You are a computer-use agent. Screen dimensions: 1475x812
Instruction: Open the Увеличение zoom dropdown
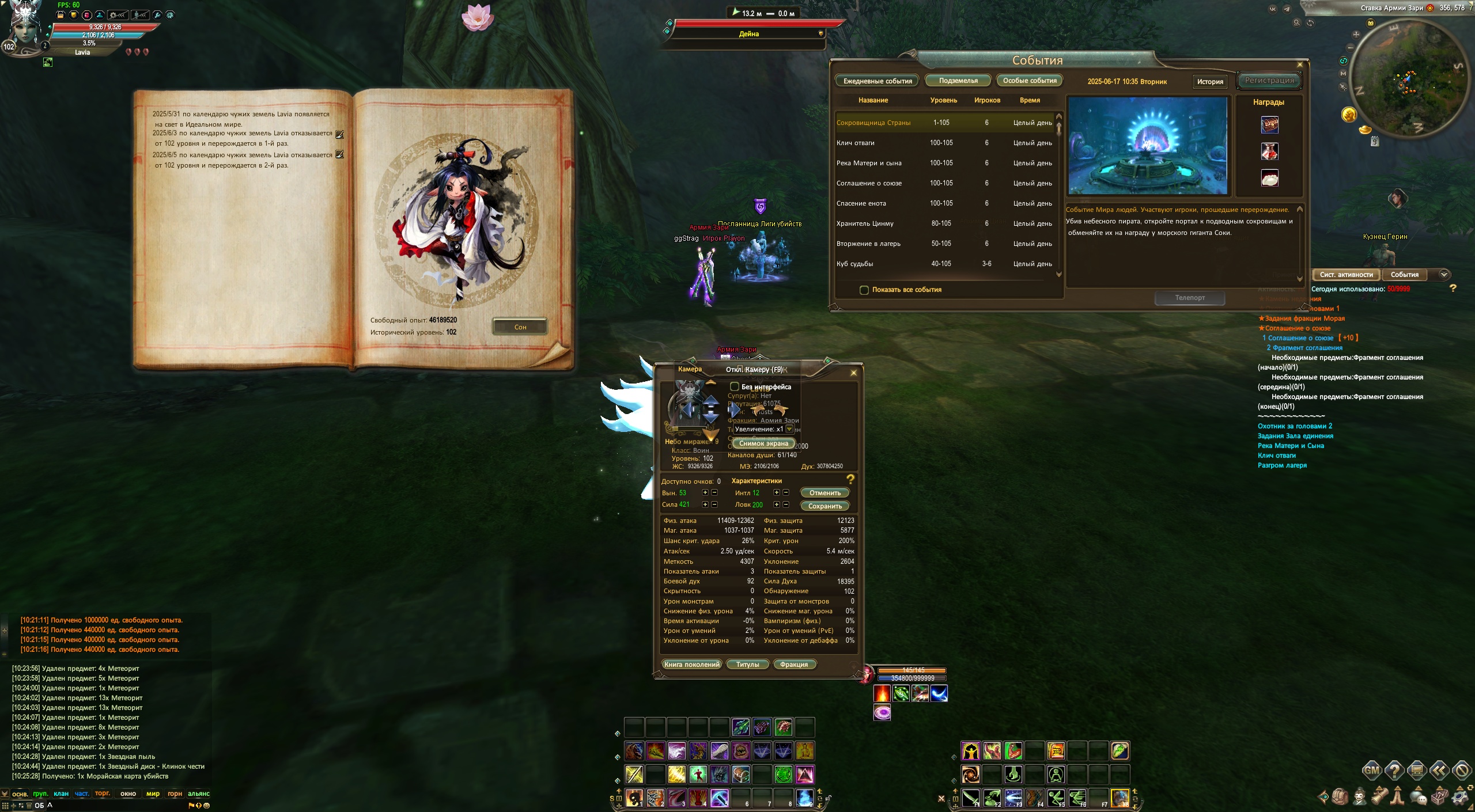(x=789, y=429)
